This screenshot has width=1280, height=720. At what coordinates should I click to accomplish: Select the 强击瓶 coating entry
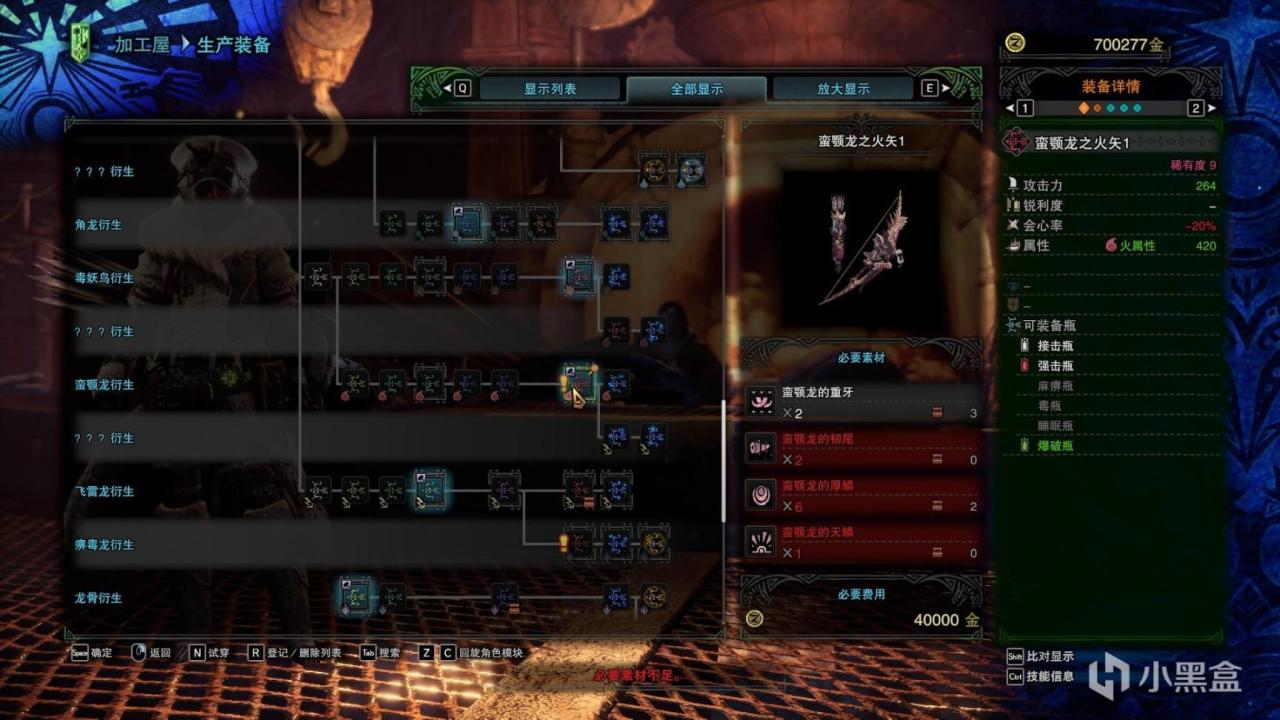tap(1055, 366)
